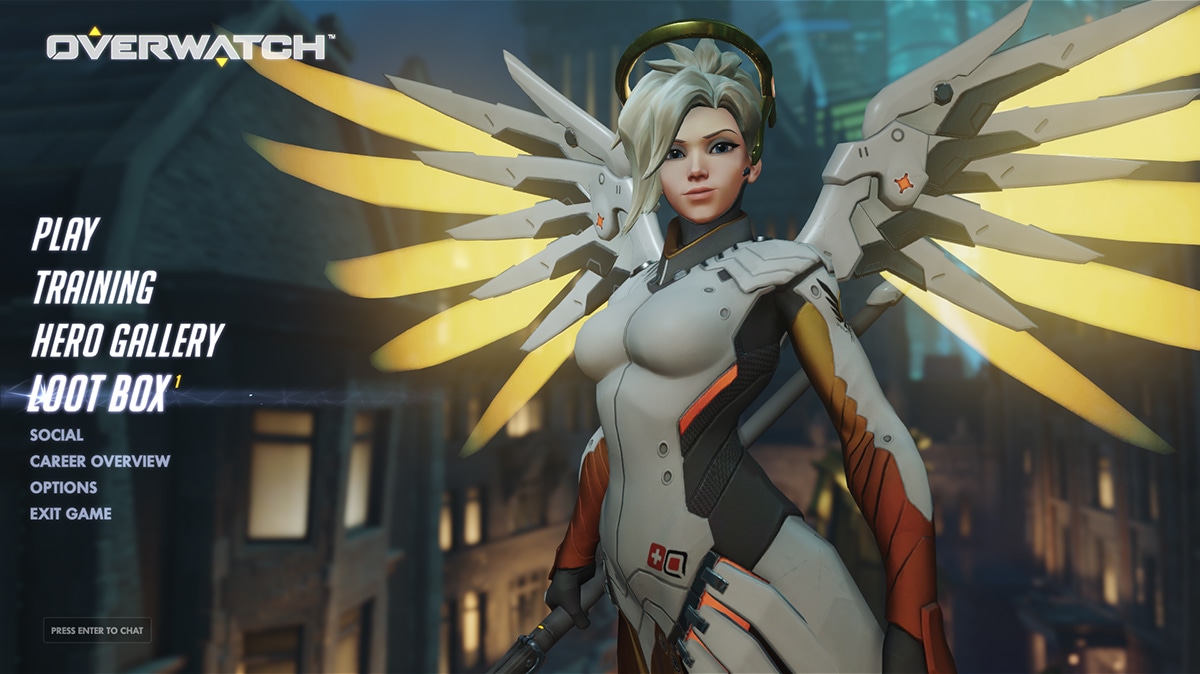This screenshot has width=1200, height=674.
Task: Show the Career Overview
Action: [100, 461]
